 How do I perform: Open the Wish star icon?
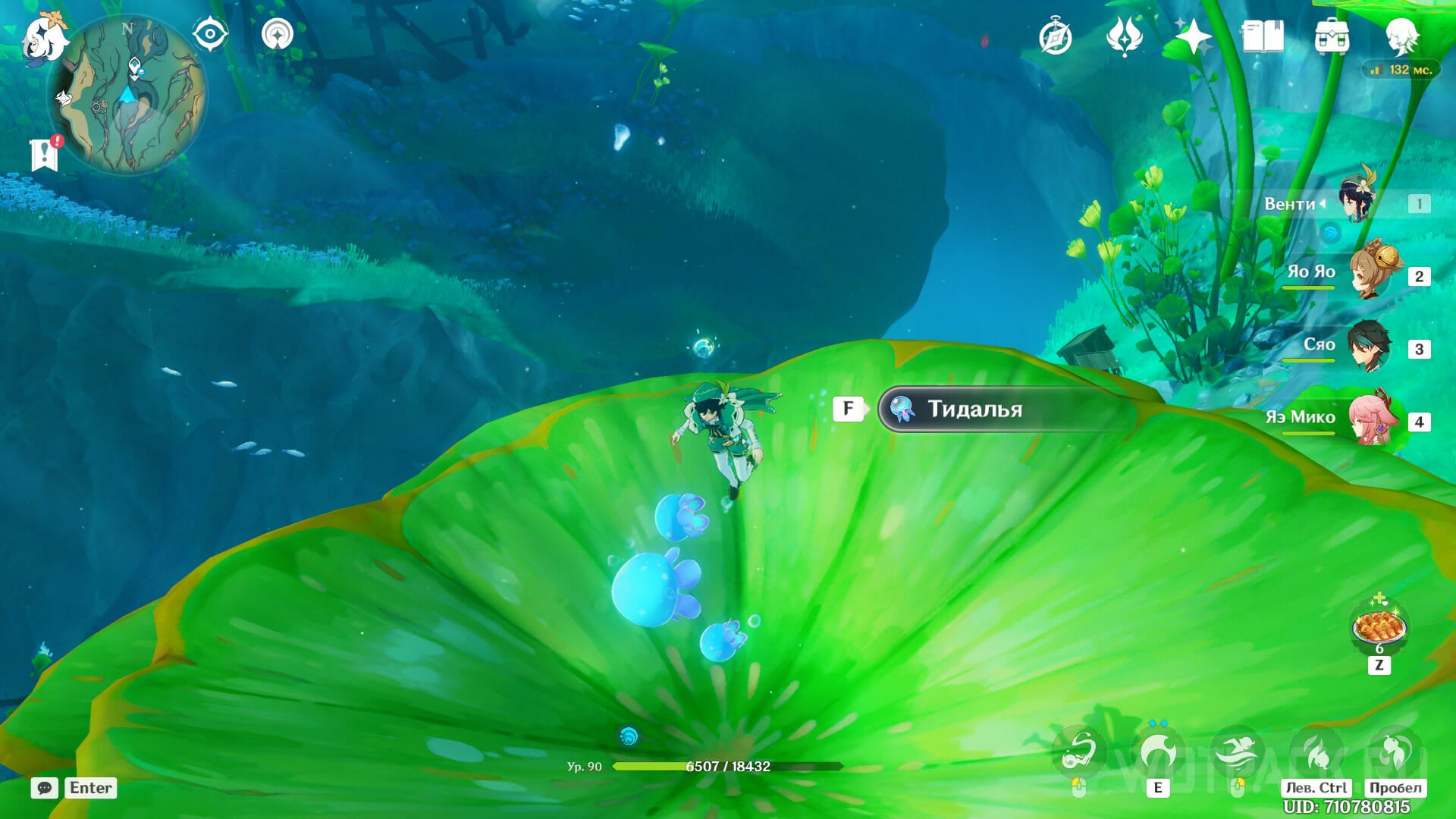[1192, 36]
